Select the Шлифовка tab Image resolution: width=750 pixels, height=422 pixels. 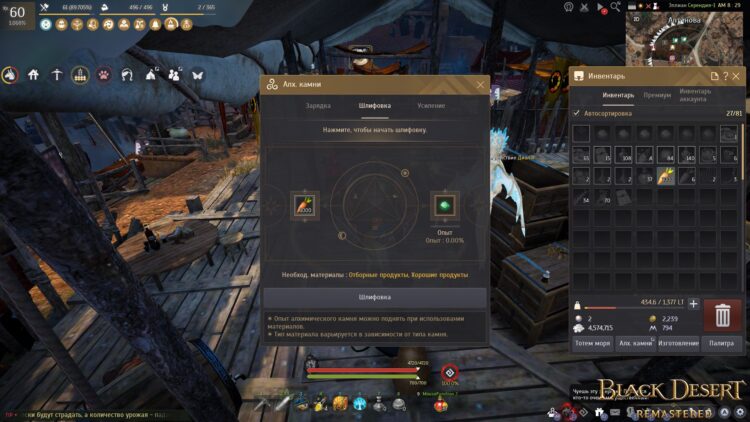375,105
